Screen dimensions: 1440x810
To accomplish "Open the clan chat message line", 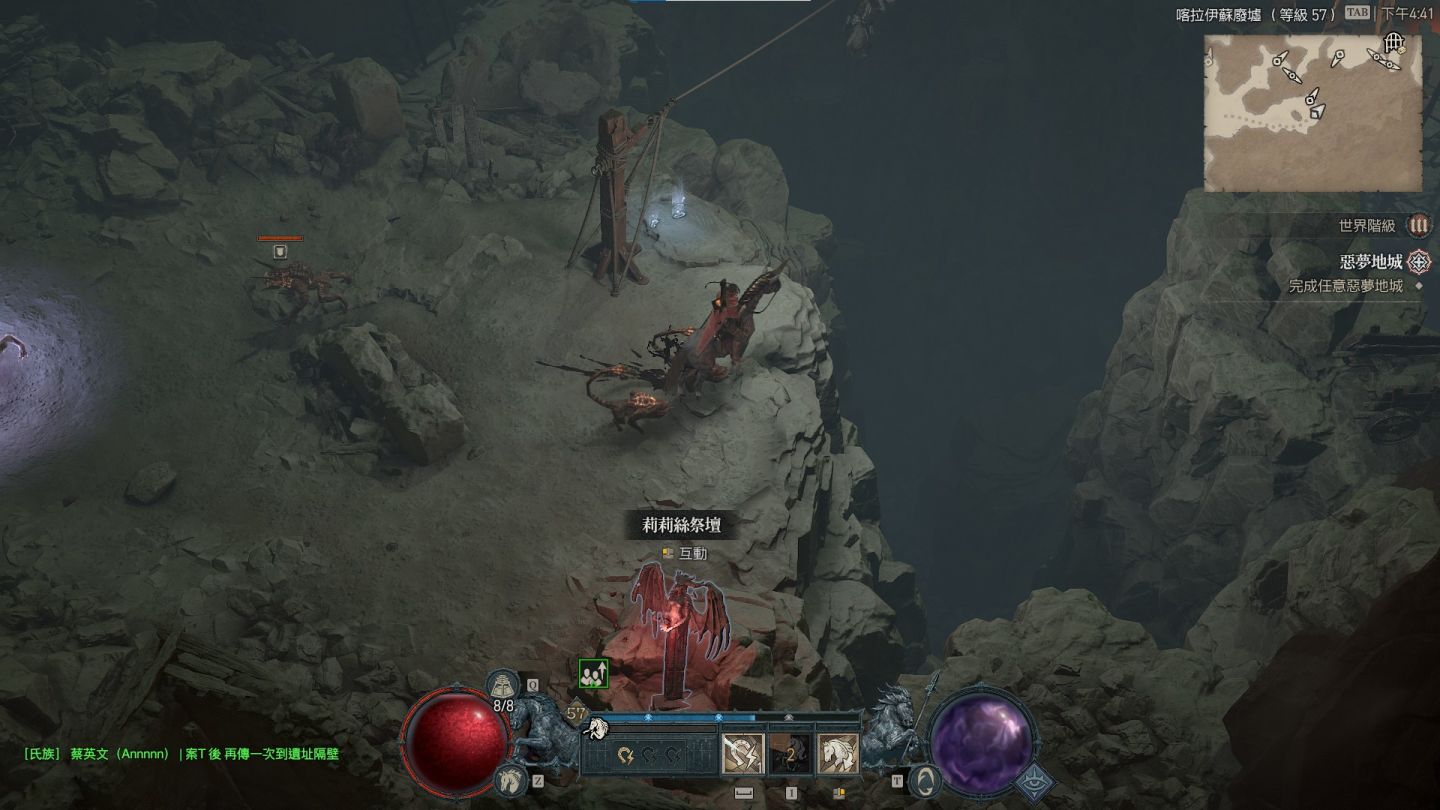I will [x=181, y=754].
